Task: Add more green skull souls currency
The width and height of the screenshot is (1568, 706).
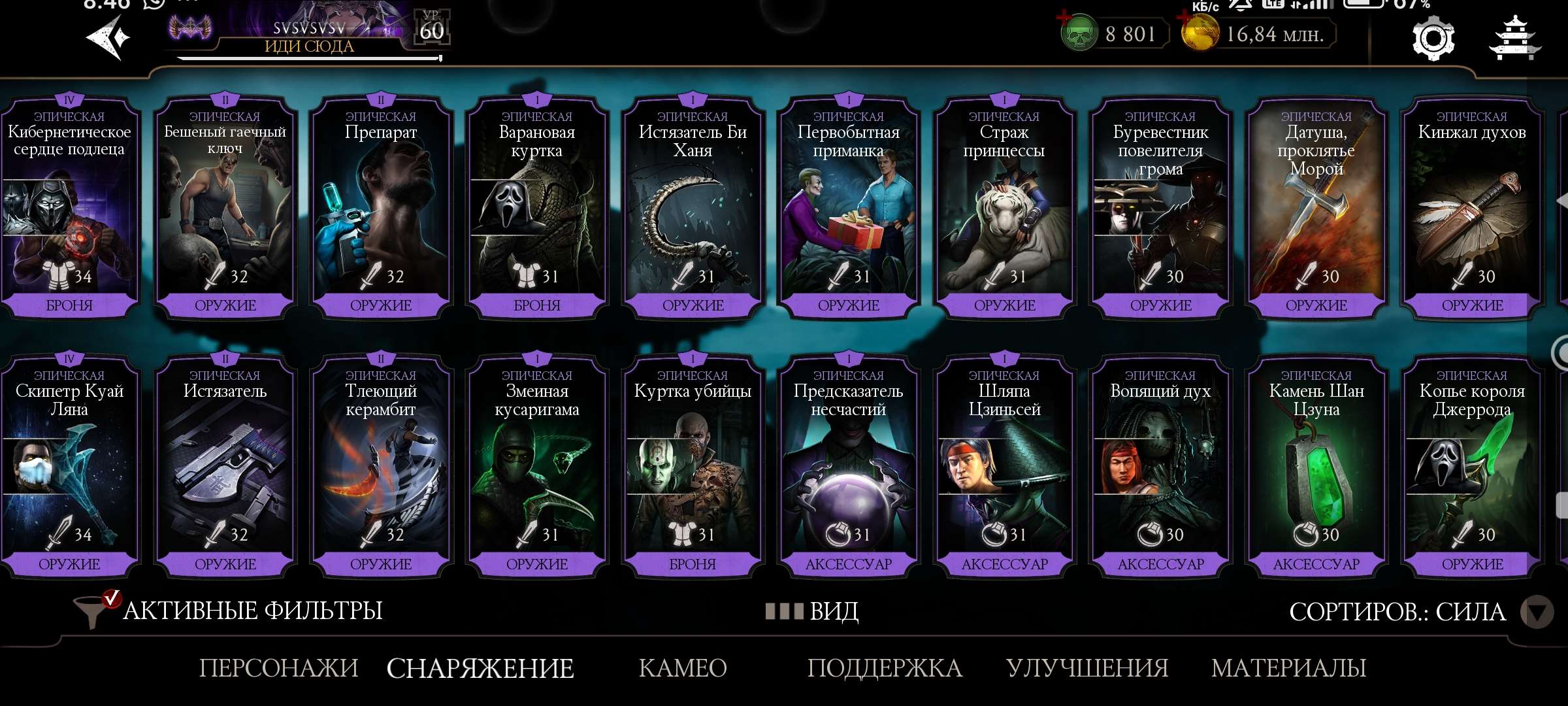Action: (1065, 21)
